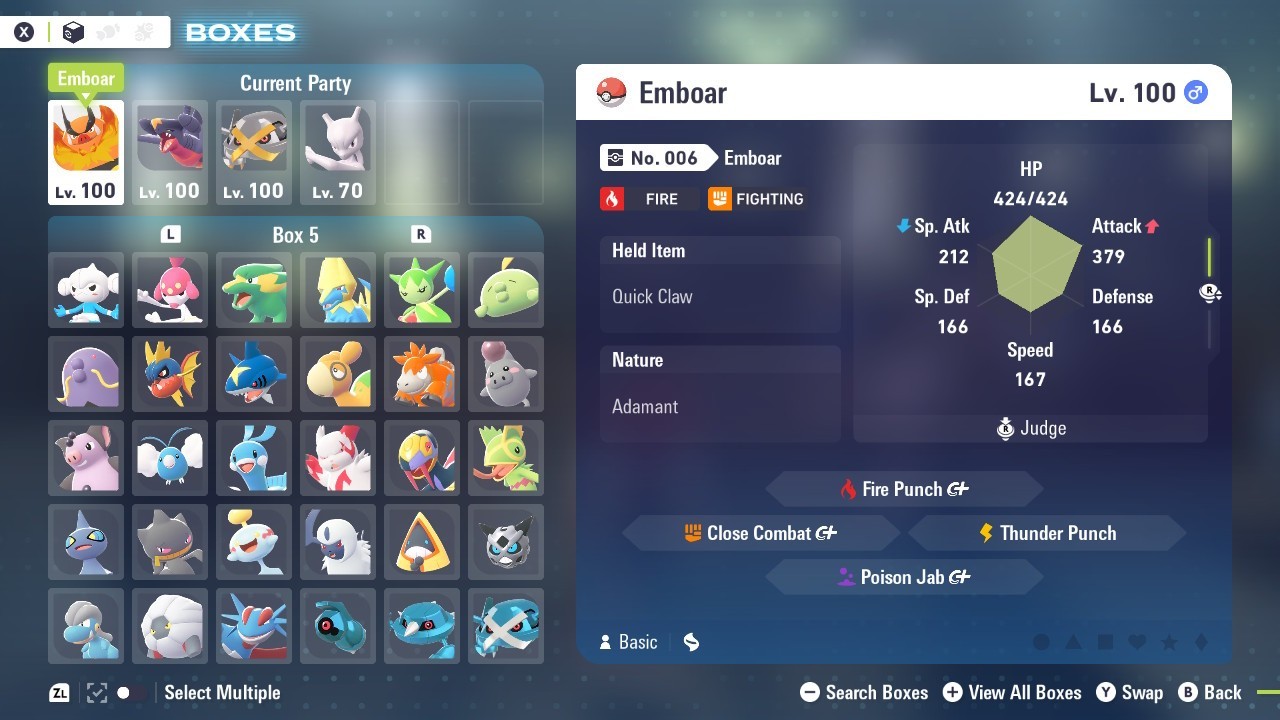Choose the Metagross box slot

tap(506, 626)
